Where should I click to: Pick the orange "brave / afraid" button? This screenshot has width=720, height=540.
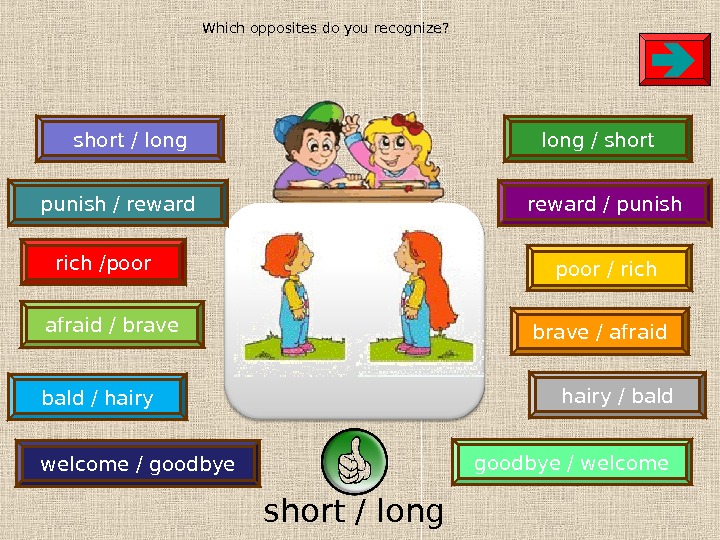click(x=600, y=332)
